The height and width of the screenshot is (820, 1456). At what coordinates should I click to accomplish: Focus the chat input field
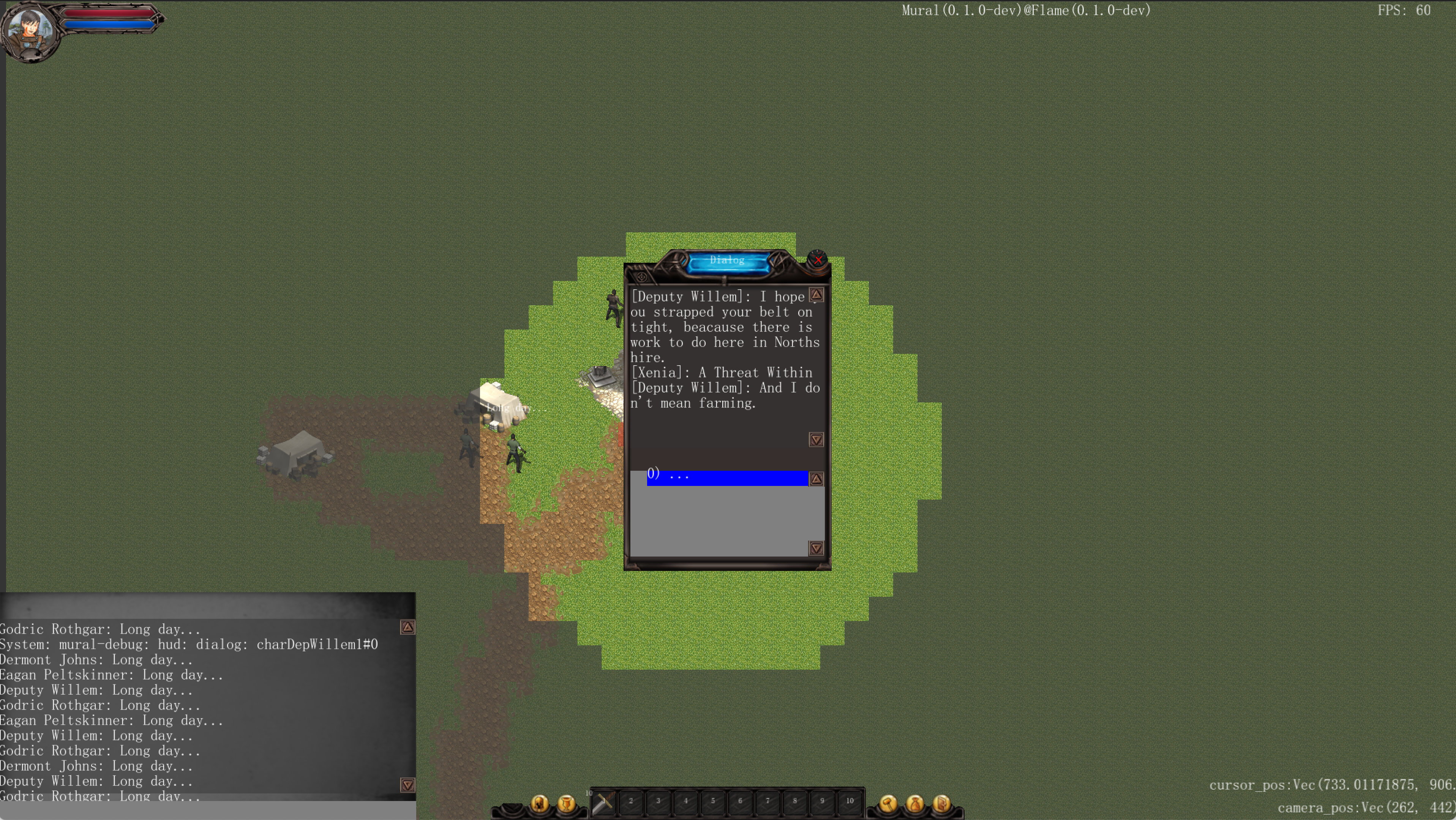(207, 811)
